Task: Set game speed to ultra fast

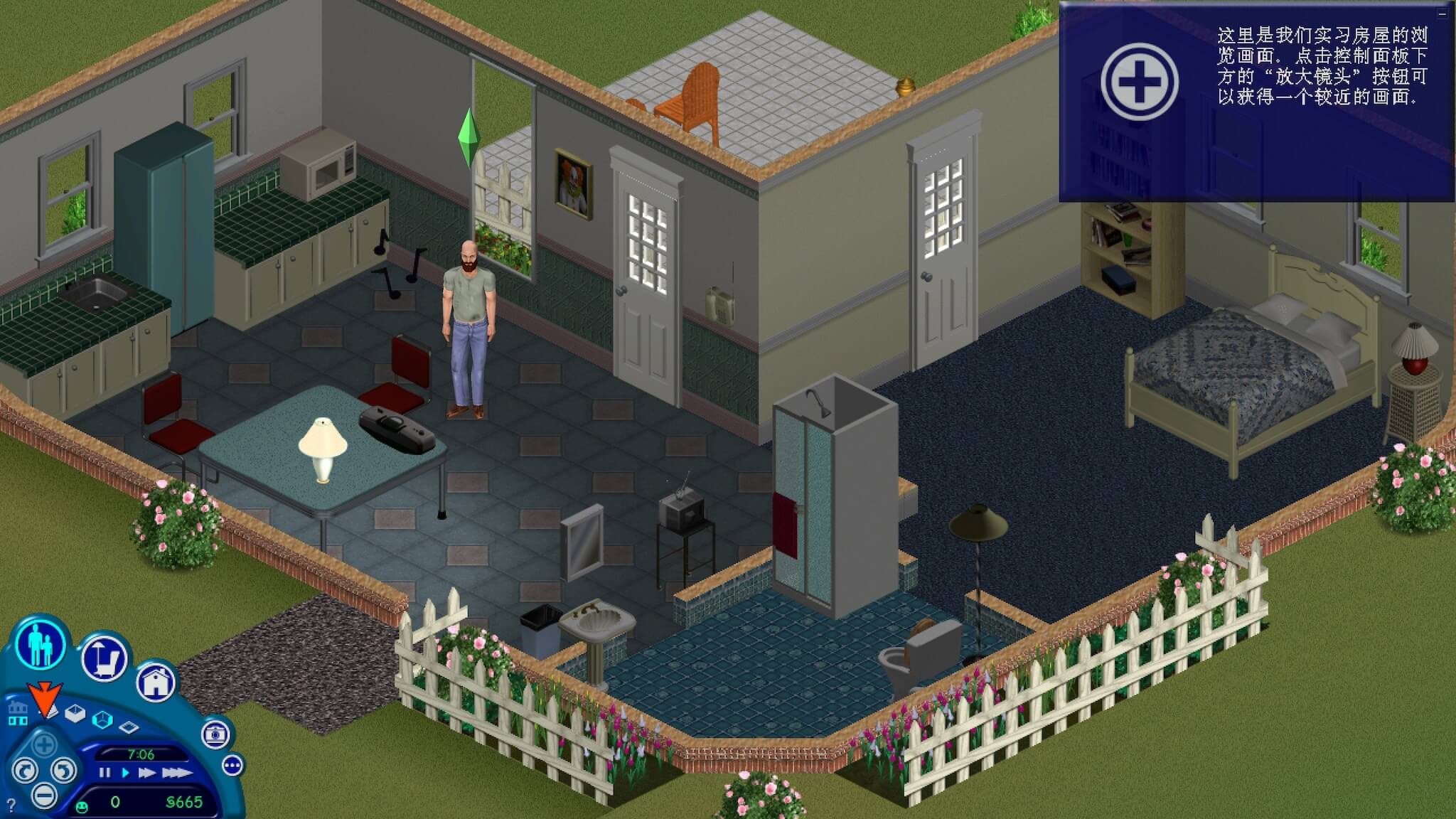Action: (176, 773)
